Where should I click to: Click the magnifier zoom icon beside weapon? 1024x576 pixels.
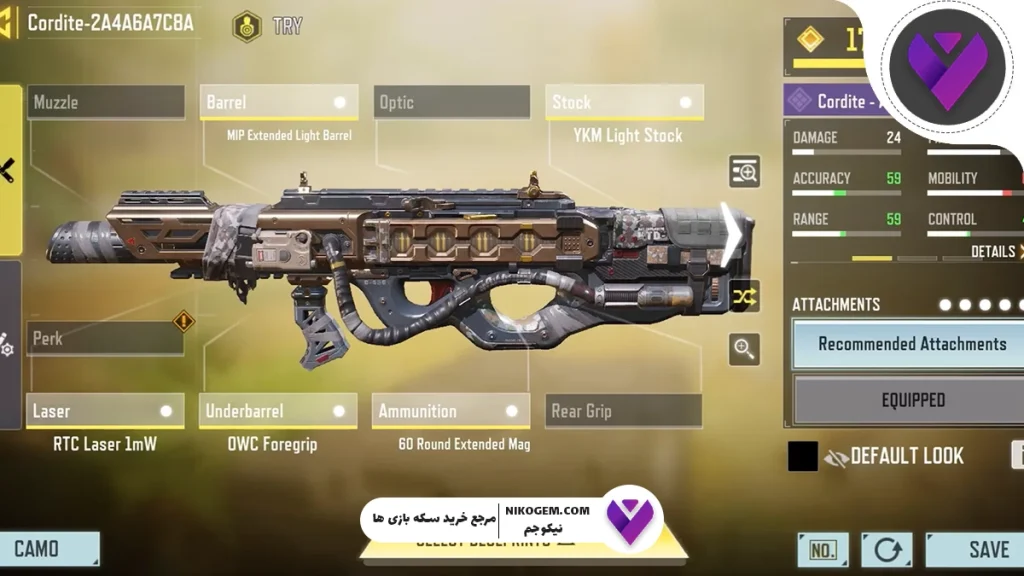[744, 349]
